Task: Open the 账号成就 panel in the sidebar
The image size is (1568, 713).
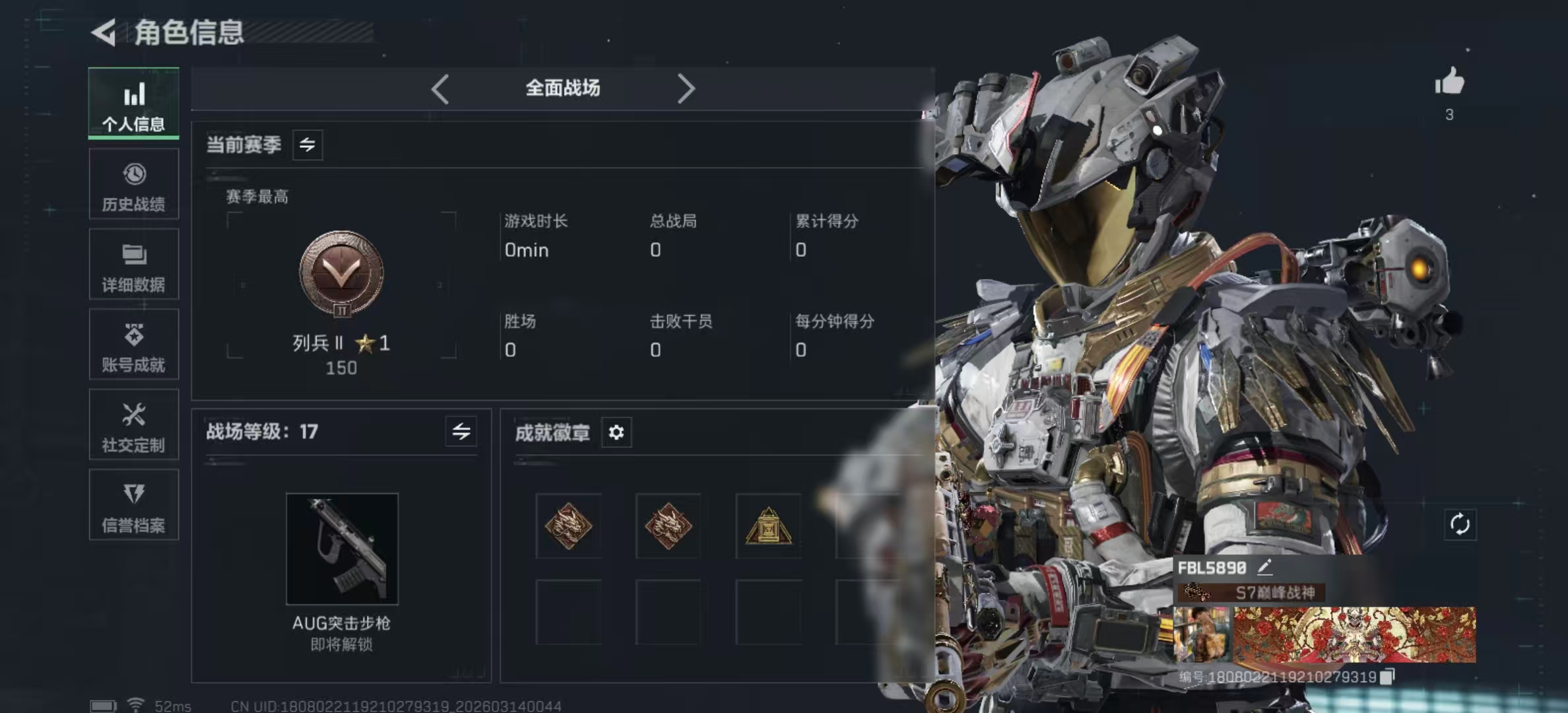Action: coord(133,345)
